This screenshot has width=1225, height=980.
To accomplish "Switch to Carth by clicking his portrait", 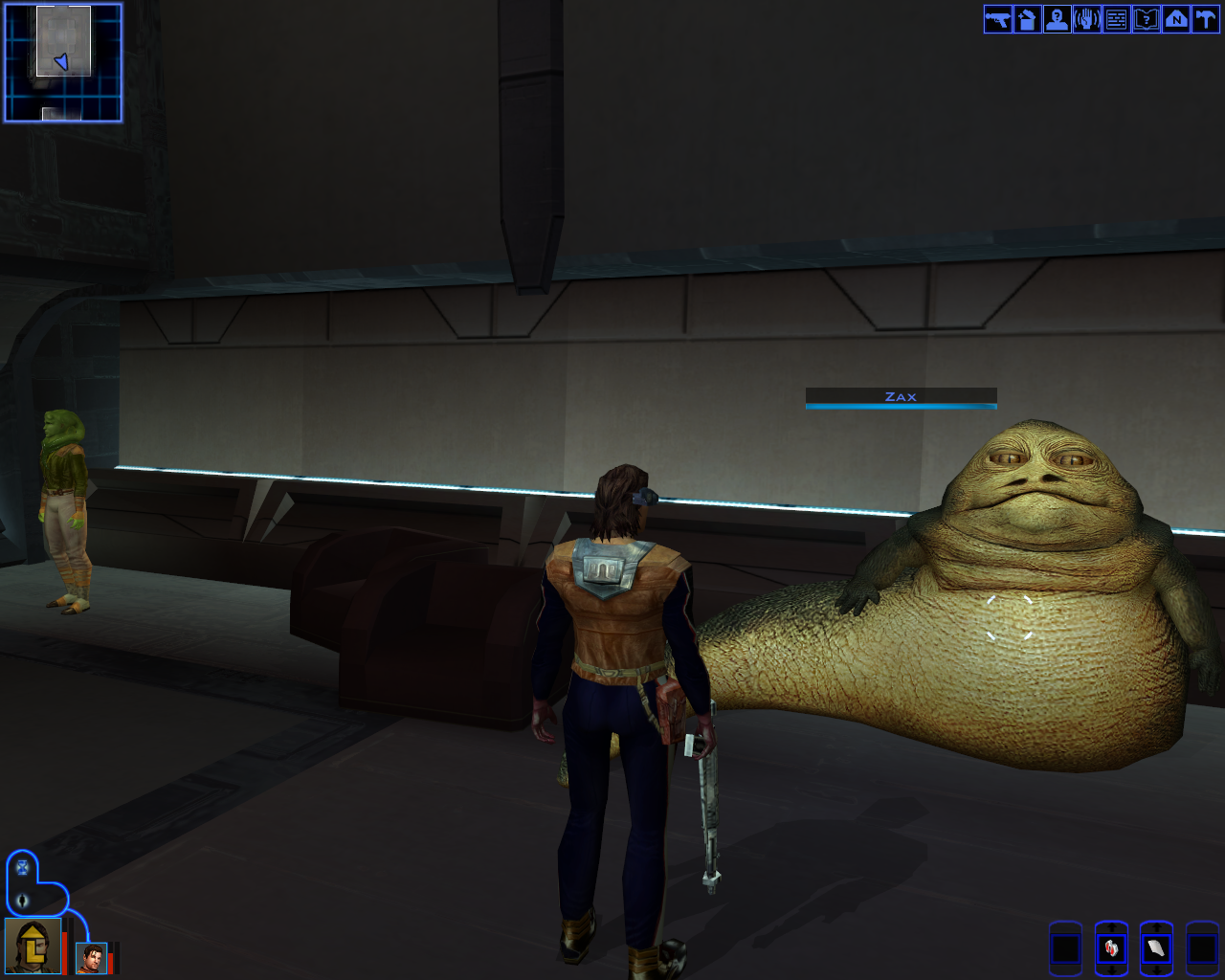I will click(92, 958).
